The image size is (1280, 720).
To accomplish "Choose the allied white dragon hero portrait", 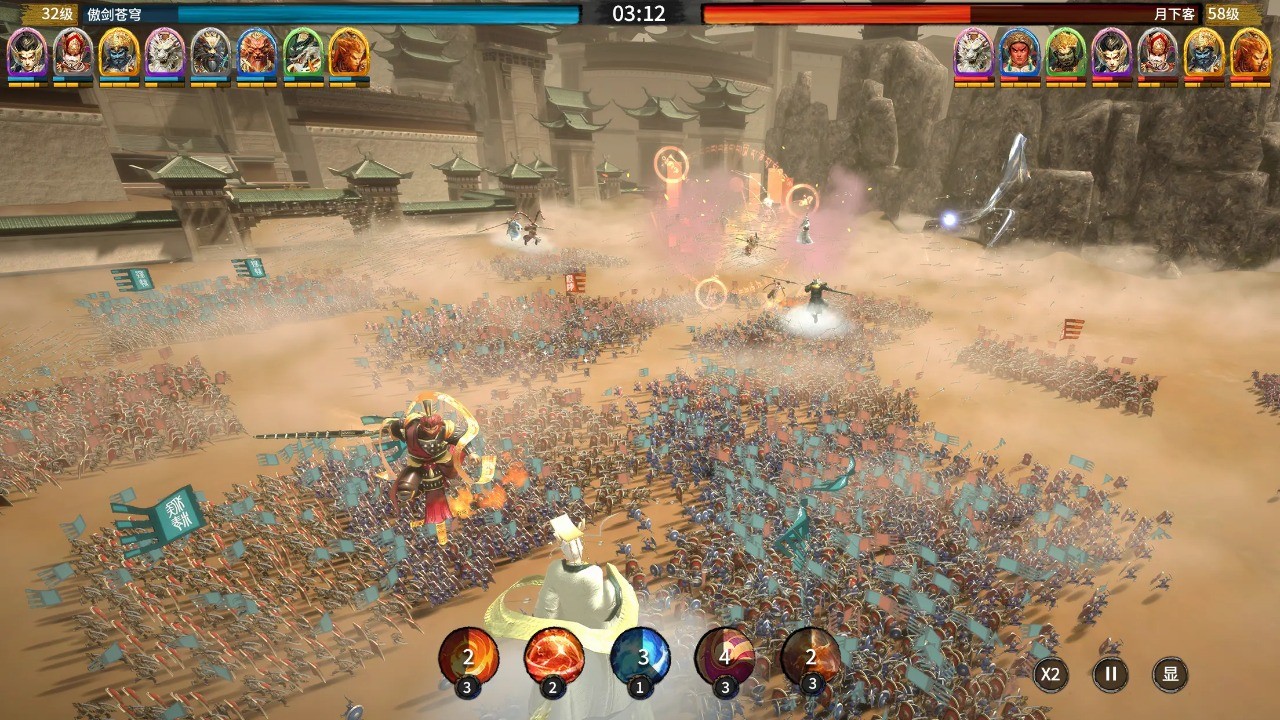I will (165, 53).
